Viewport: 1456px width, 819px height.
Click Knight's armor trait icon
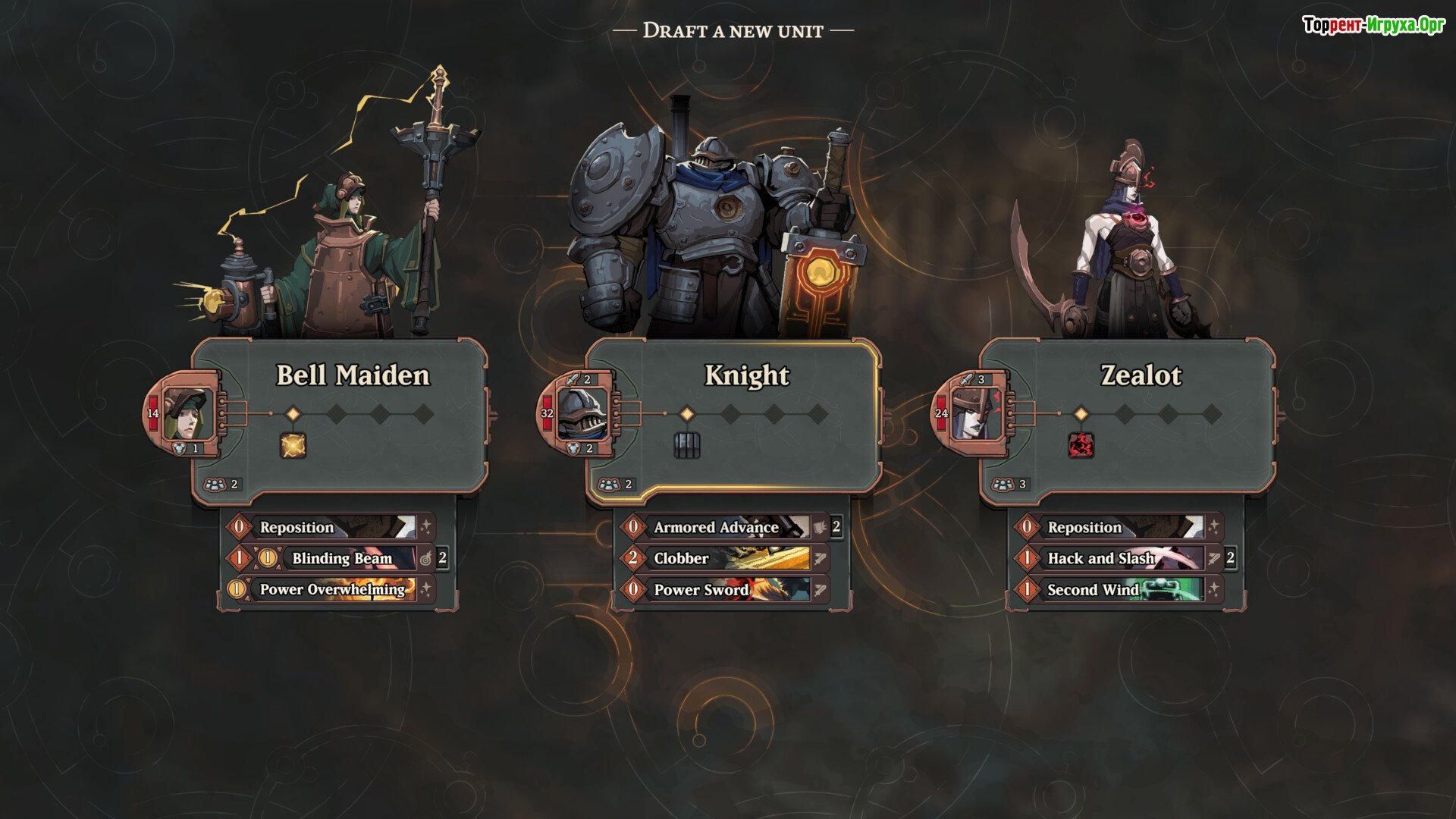click(x=686, y=445)
